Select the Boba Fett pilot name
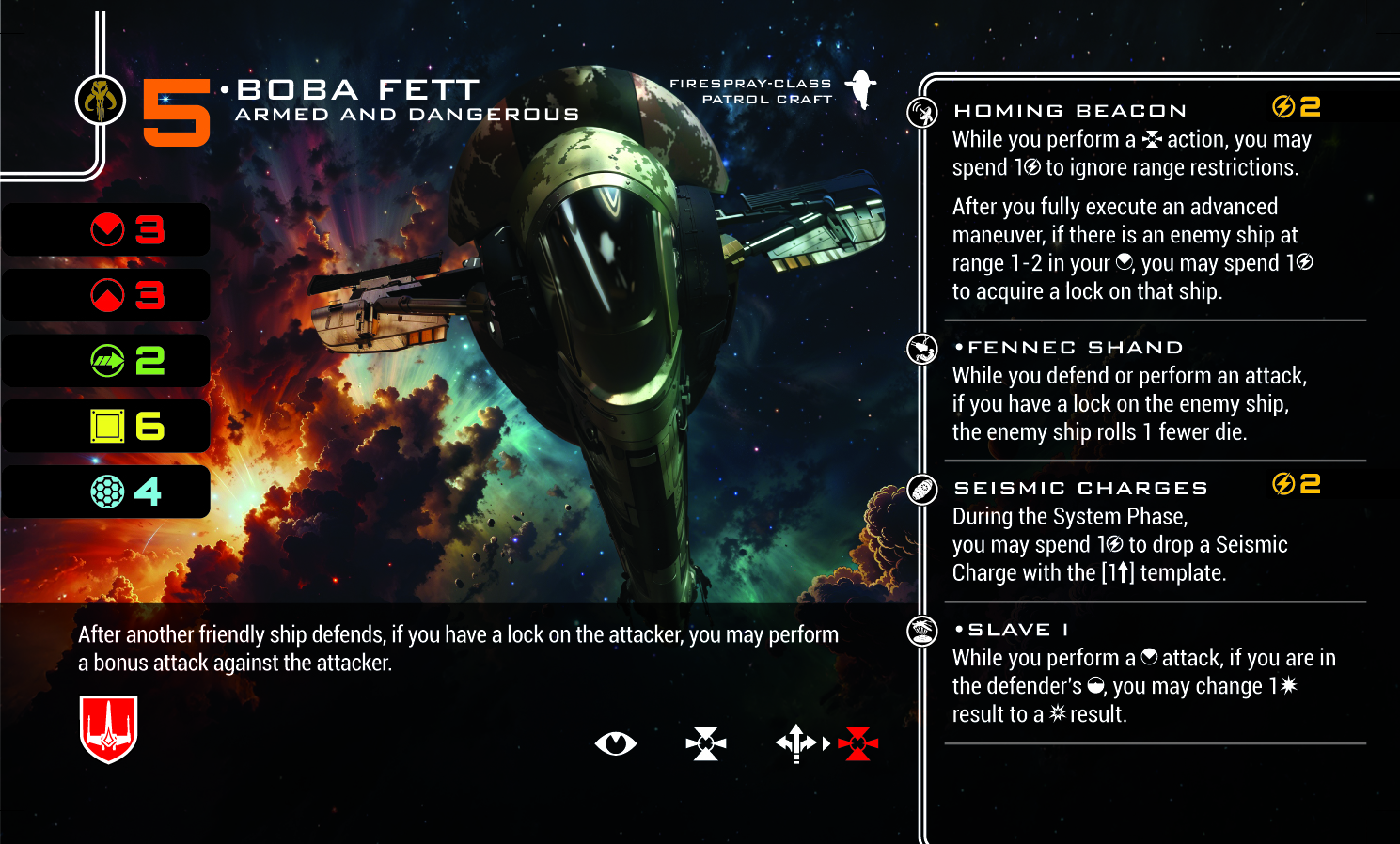This screenshot has width=1400, height=844. (x=358, y=90)
